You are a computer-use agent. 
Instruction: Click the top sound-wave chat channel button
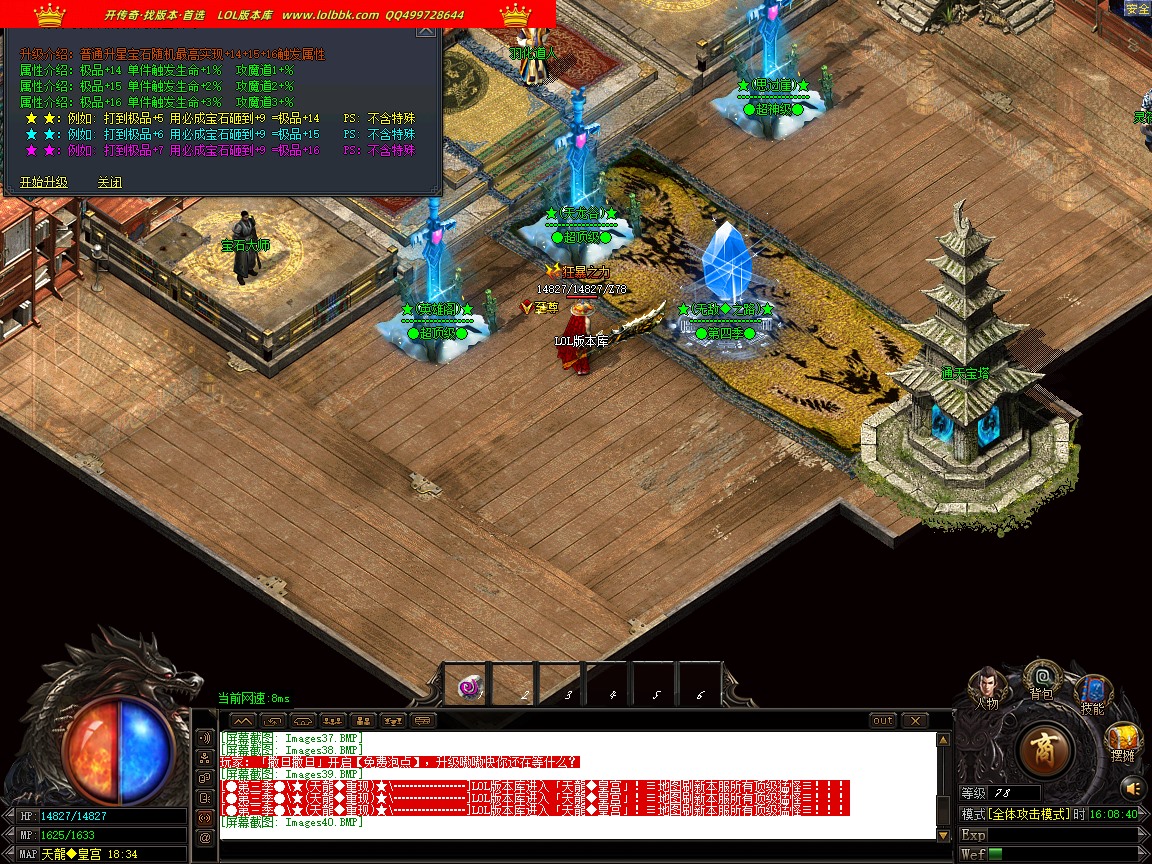tap(206, 738)
